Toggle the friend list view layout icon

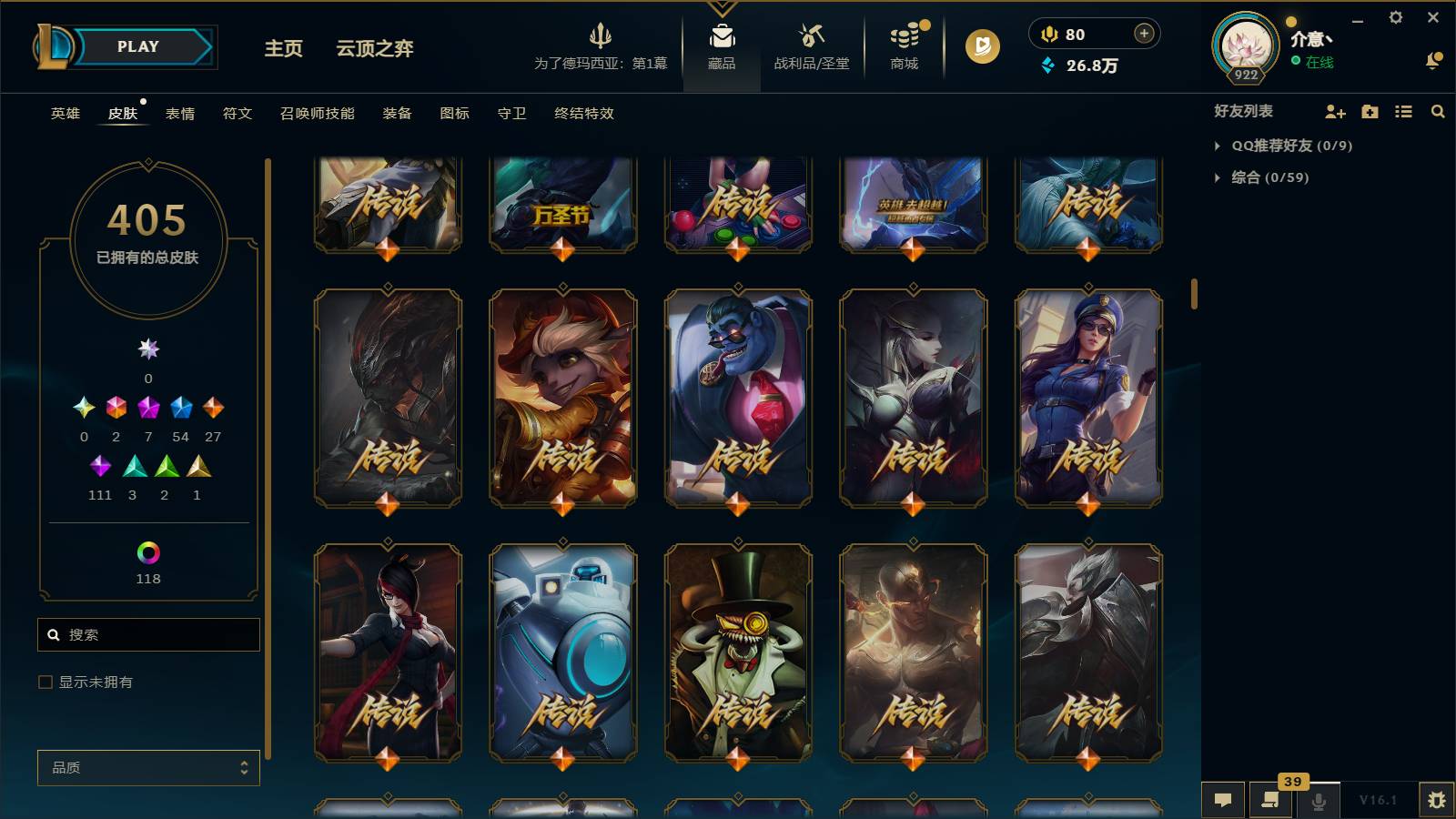[x=1402, y=112]
